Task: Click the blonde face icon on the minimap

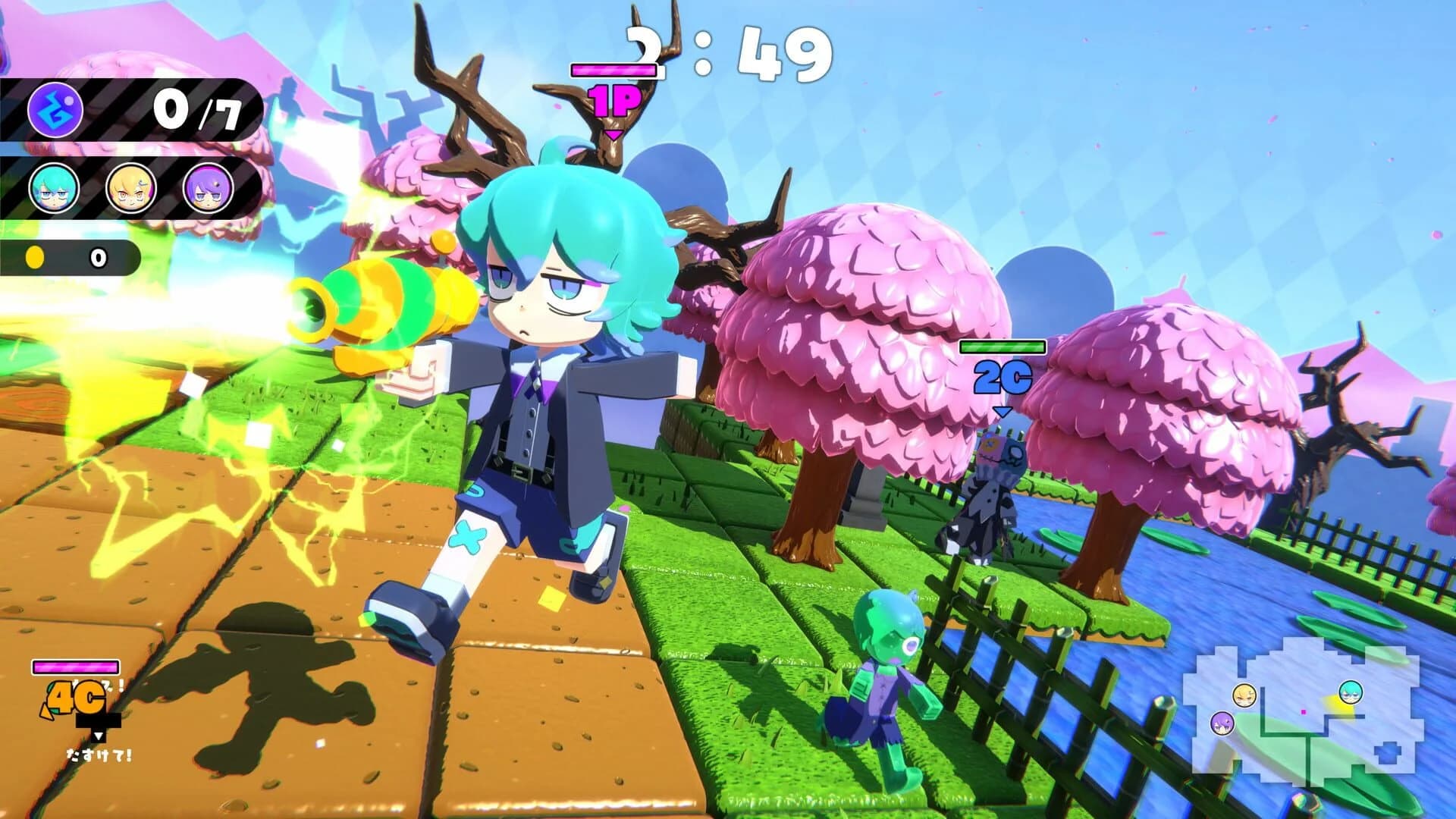Action: tap(1244, 695)
